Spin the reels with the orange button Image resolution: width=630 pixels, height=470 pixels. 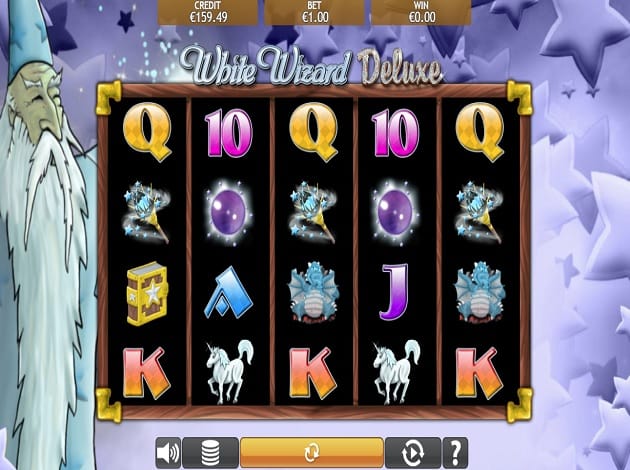[311, 452]
